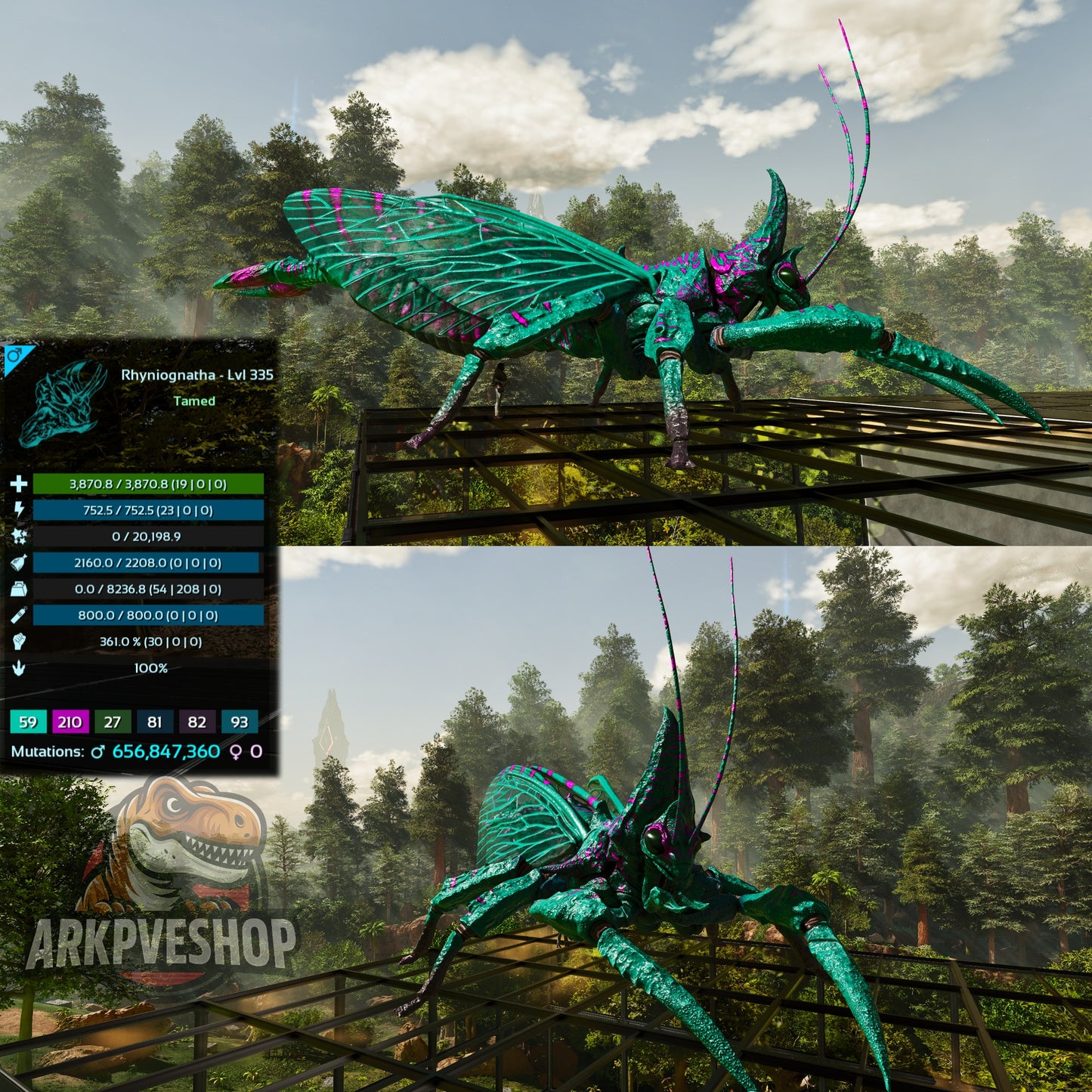Select the dark navy swatch 81
1092x1092 pixels.
click(x=155, y=722)
